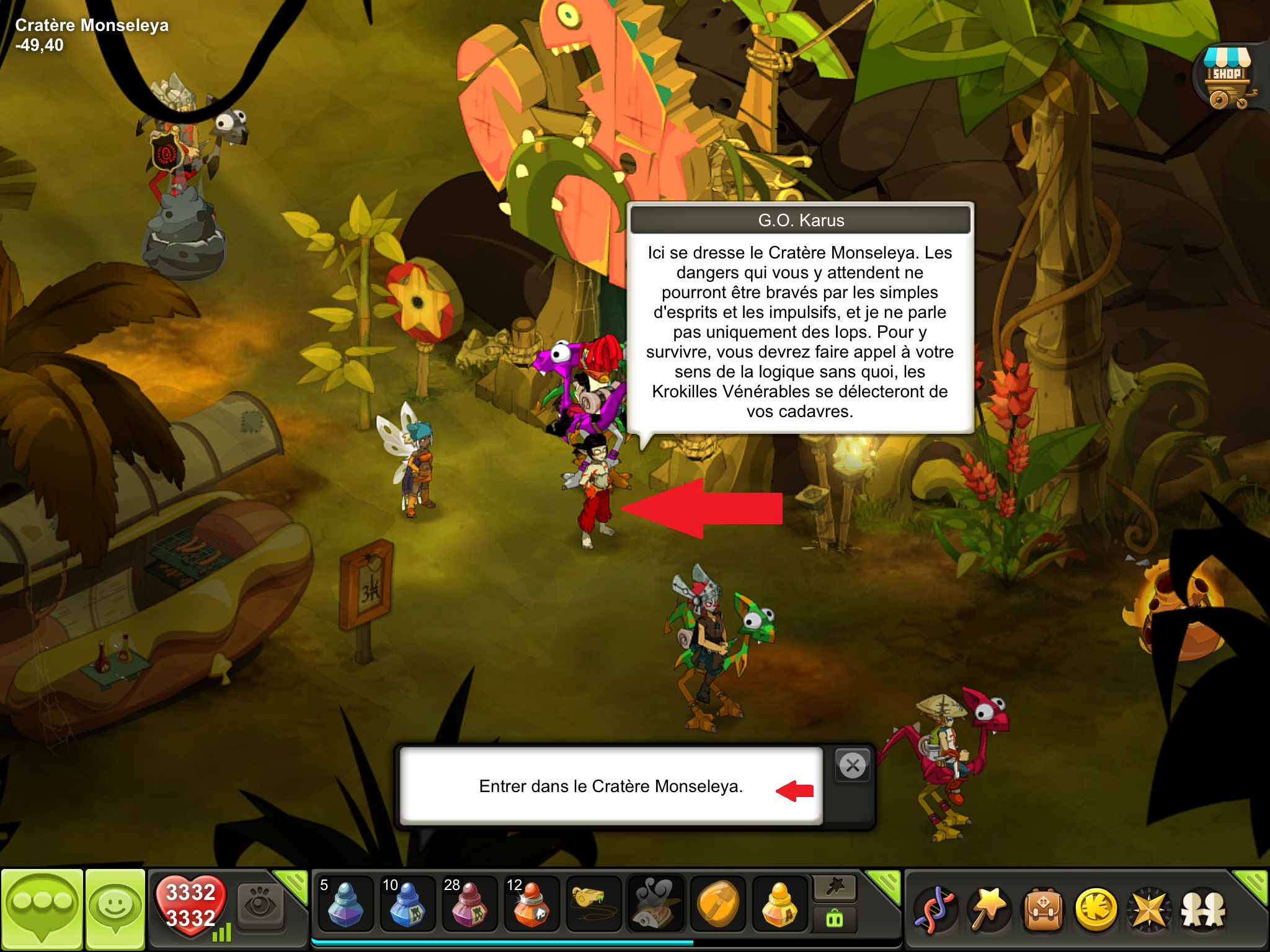This screenshot has width=1270, height=952.
Task: Select the smoking meat item slot
Action: tap(655, 904)
